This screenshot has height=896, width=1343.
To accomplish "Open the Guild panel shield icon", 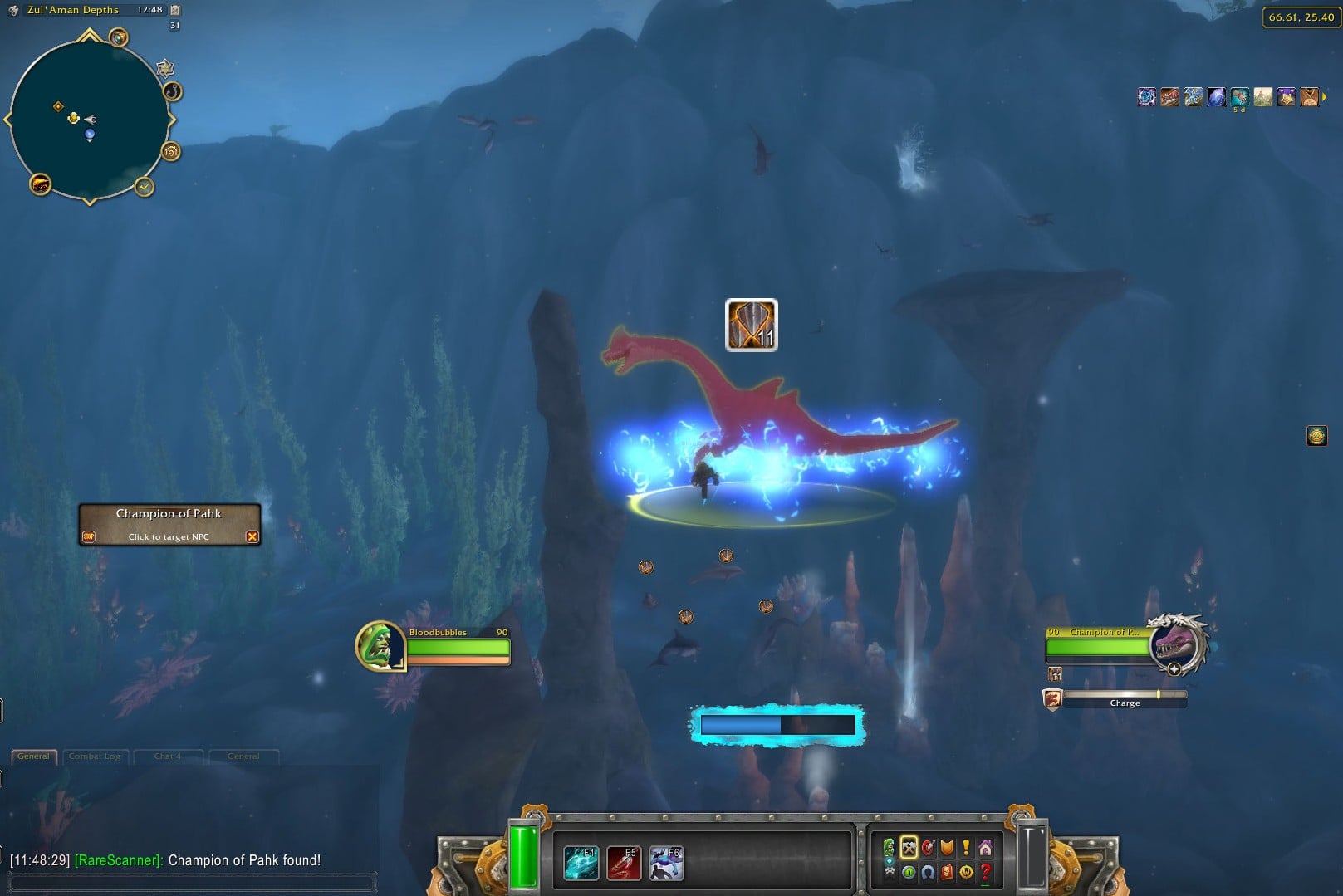I will (947, 847).
